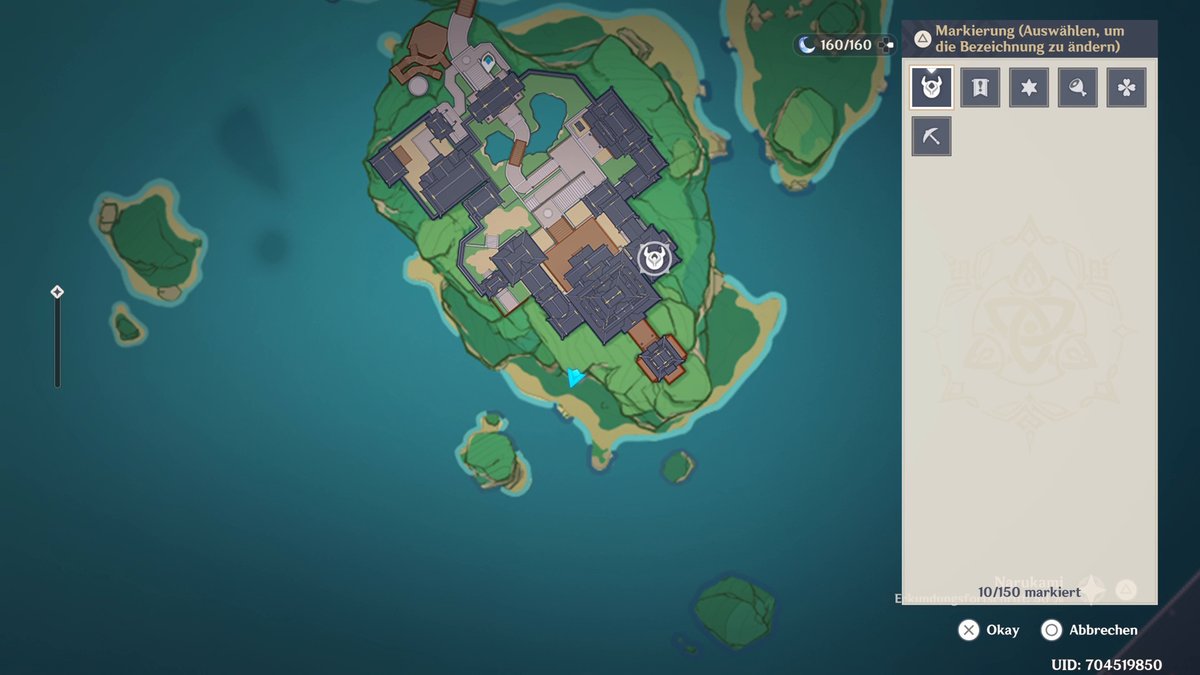This screenshot has height=675, width=1200.
Task: Click the map zoom slider handle
Action: 57,292
